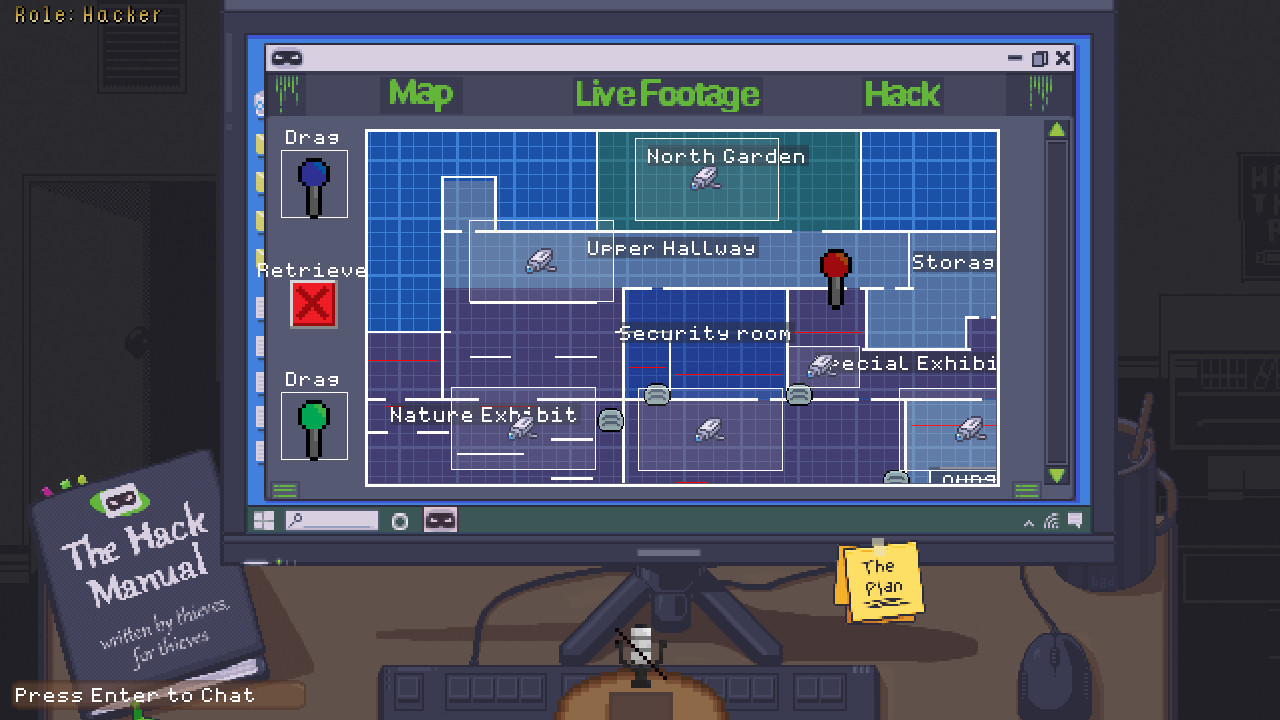Switch to the Live Footage tab

[x=667, y=94]
